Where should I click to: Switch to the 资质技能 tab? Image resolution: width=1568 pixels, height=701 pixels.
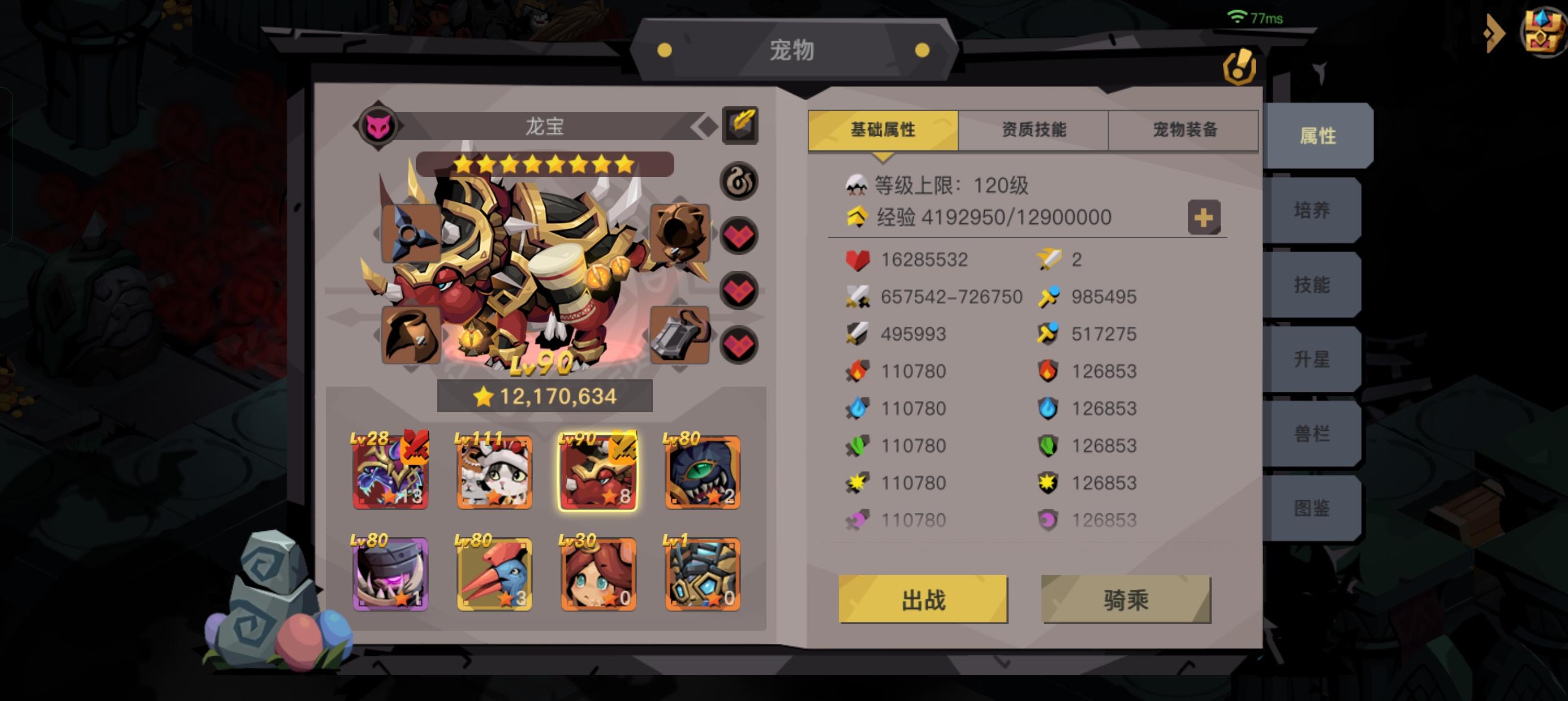(x=1035, y=129)
